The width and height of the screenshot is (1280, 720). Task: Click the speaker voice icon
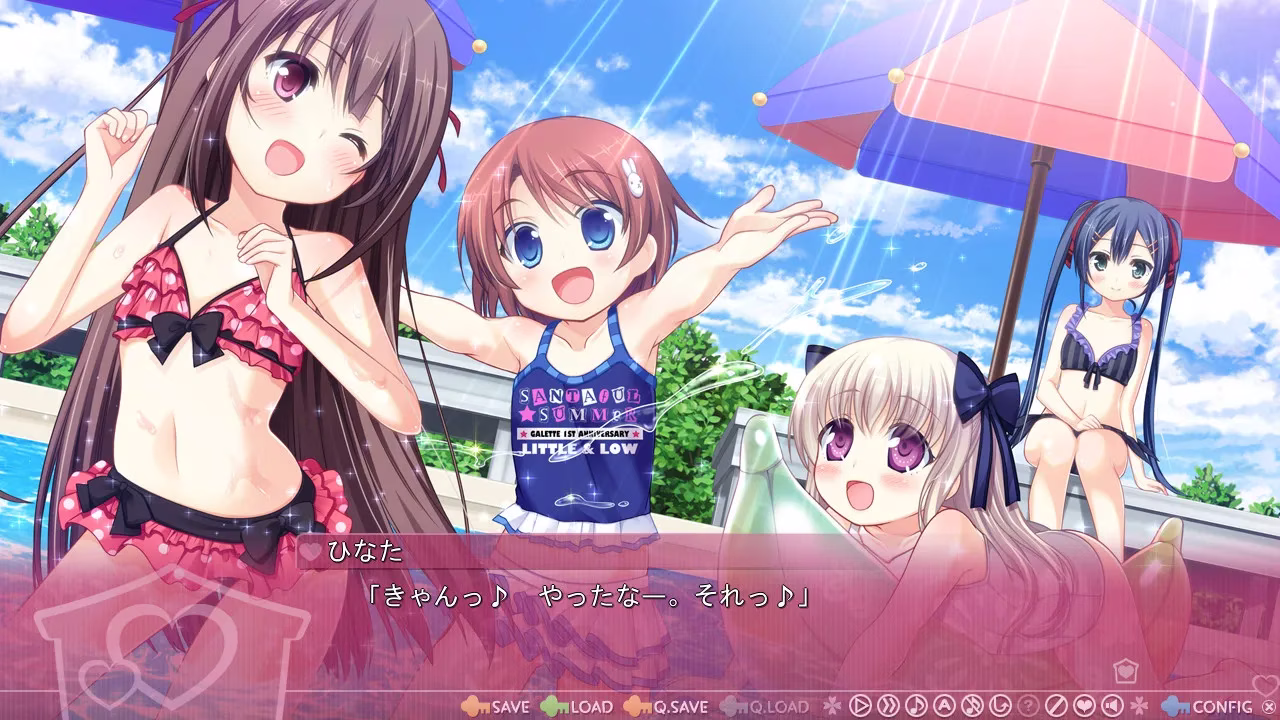[1111, 707]
